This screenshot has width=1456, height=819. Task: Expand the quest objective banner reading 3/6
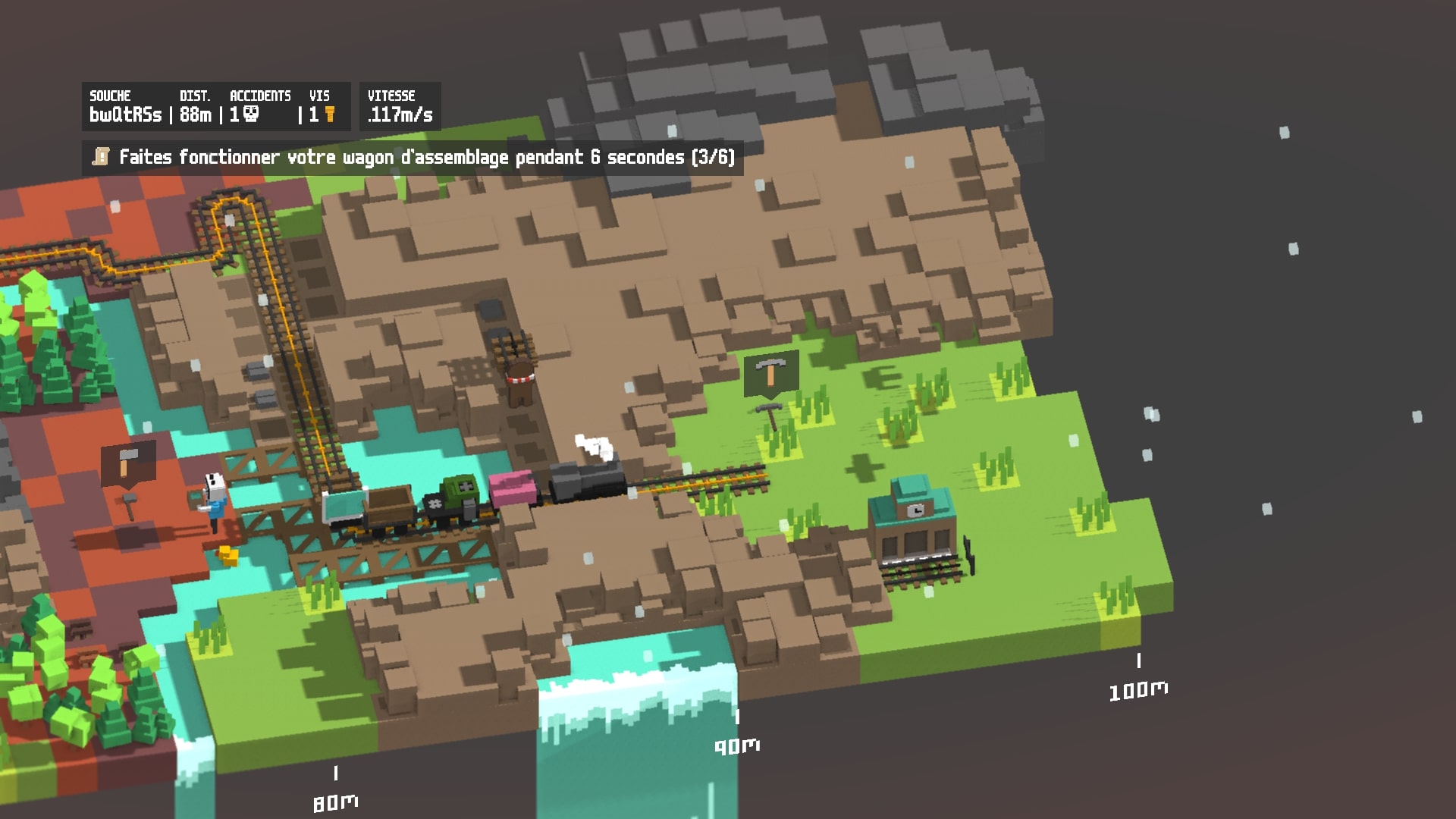(417, 157)
